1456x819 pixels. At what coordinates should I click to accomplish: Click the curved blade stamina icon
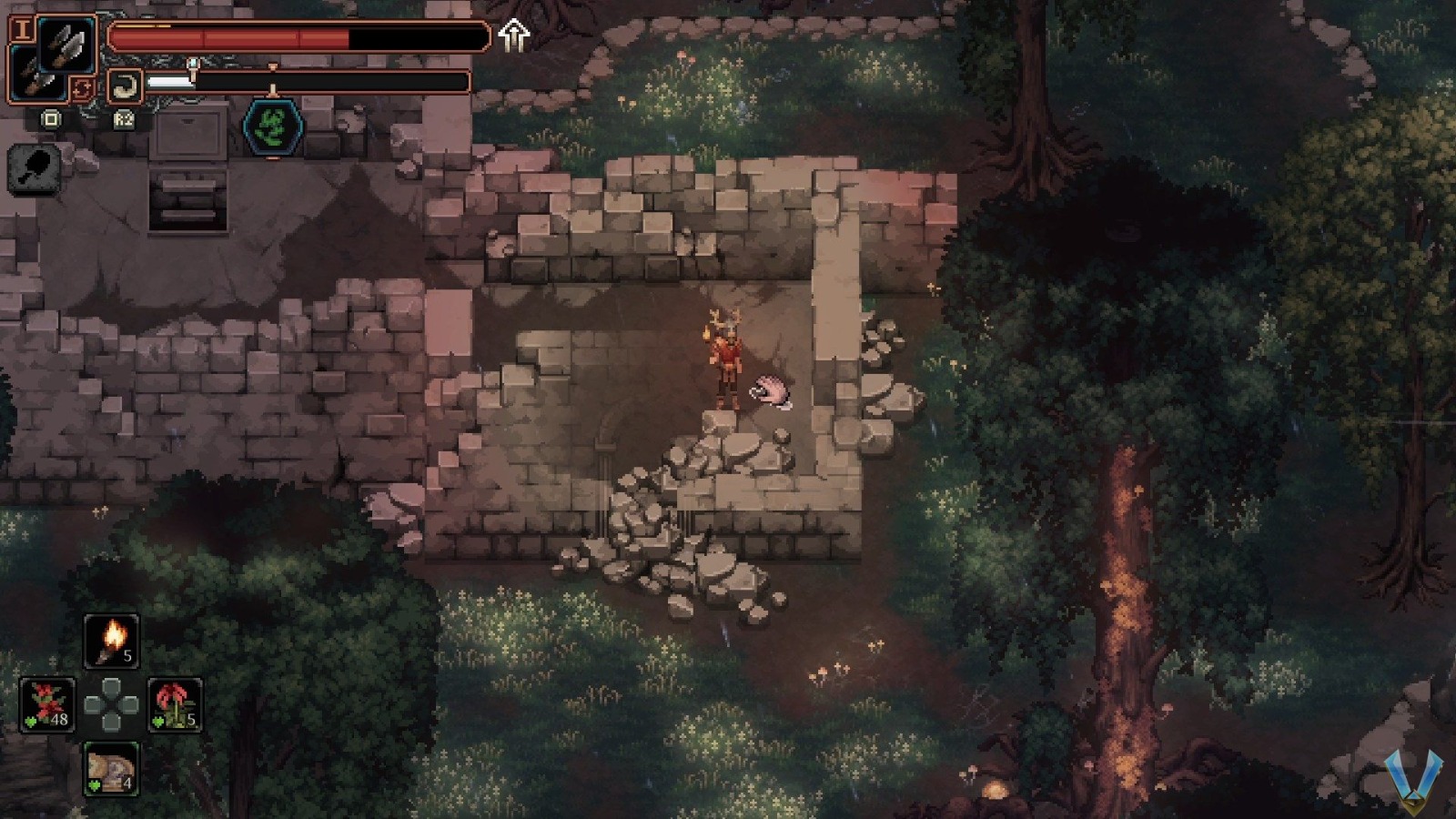pyautogui.click(x=126, y=84)
